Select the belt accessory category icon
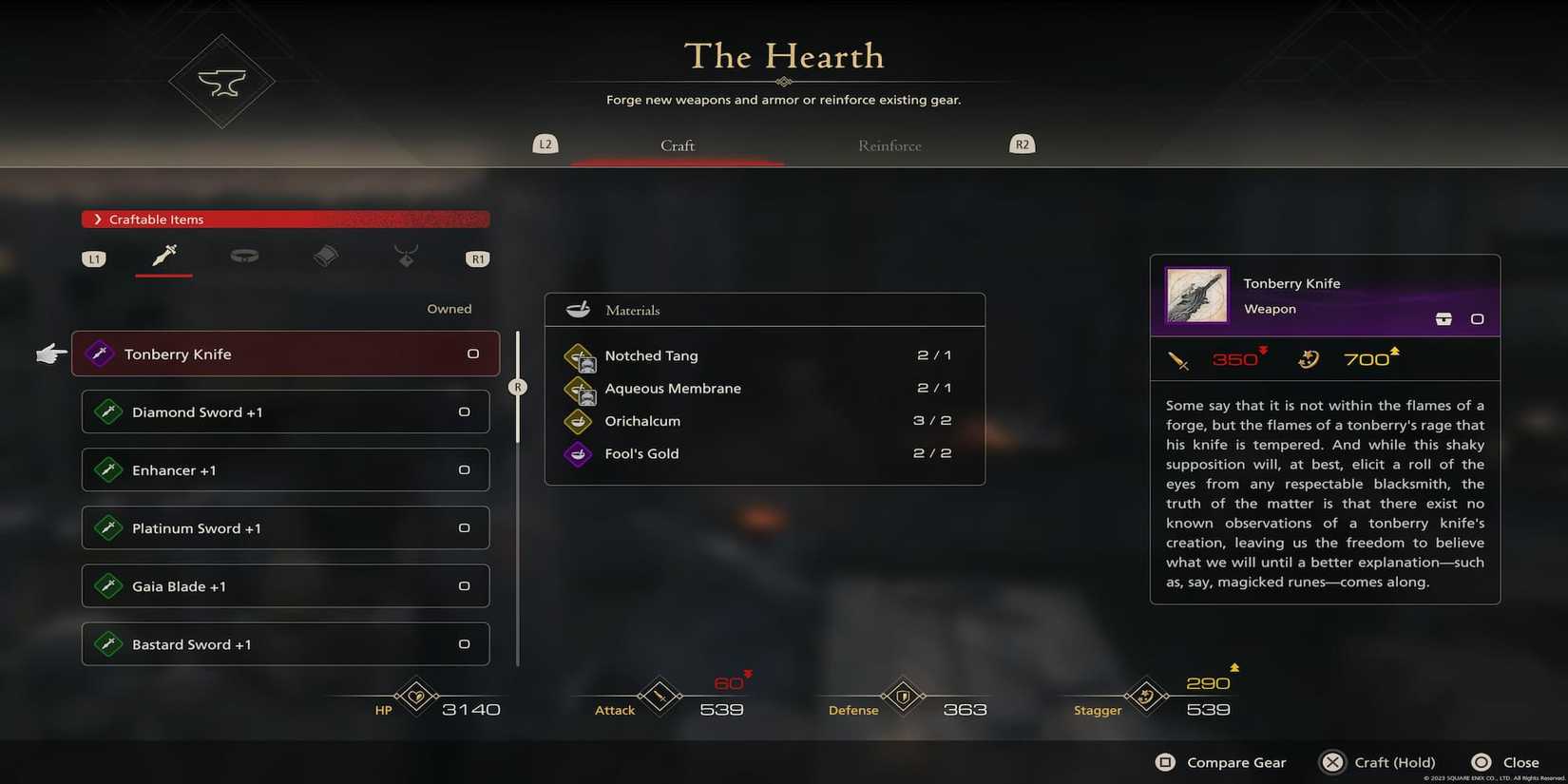Screen dimensions: 1568x784 point(244,255)
